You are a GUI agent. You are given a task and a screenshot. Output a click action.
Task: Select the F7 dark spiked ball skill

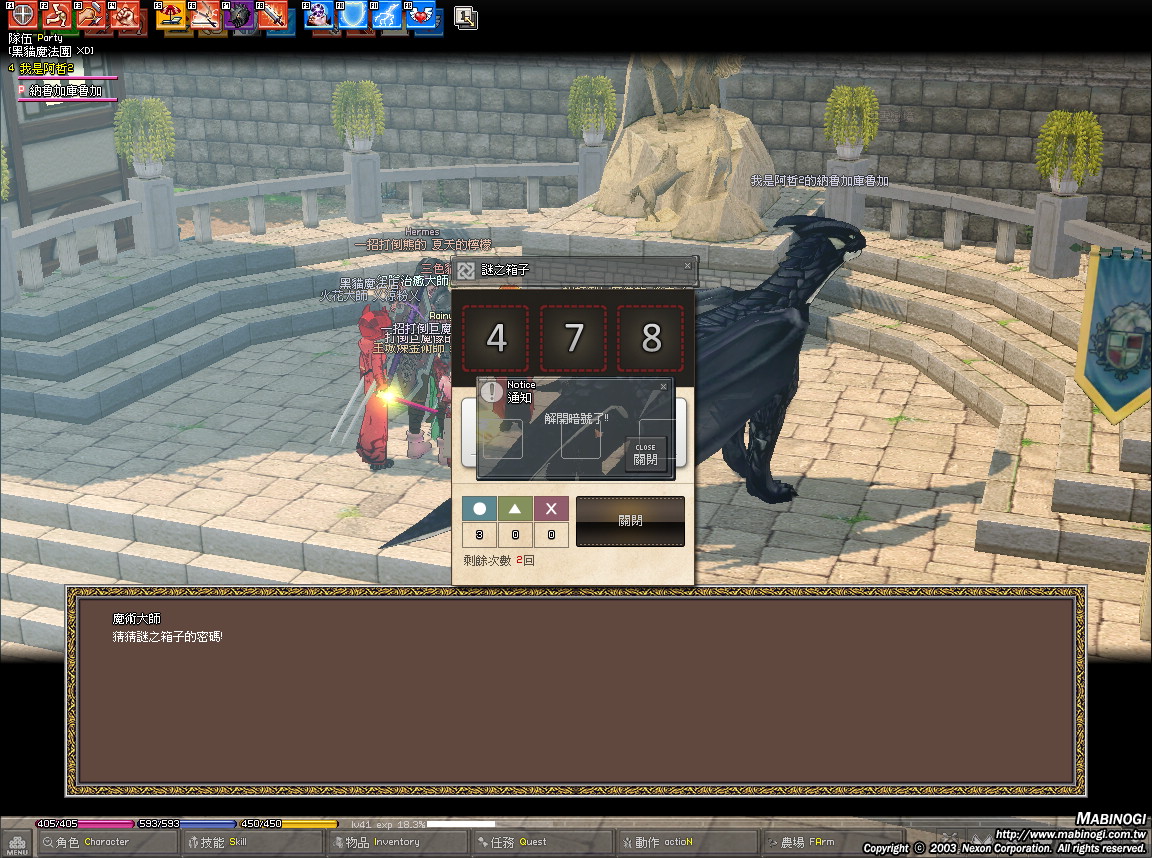(240, 16)
